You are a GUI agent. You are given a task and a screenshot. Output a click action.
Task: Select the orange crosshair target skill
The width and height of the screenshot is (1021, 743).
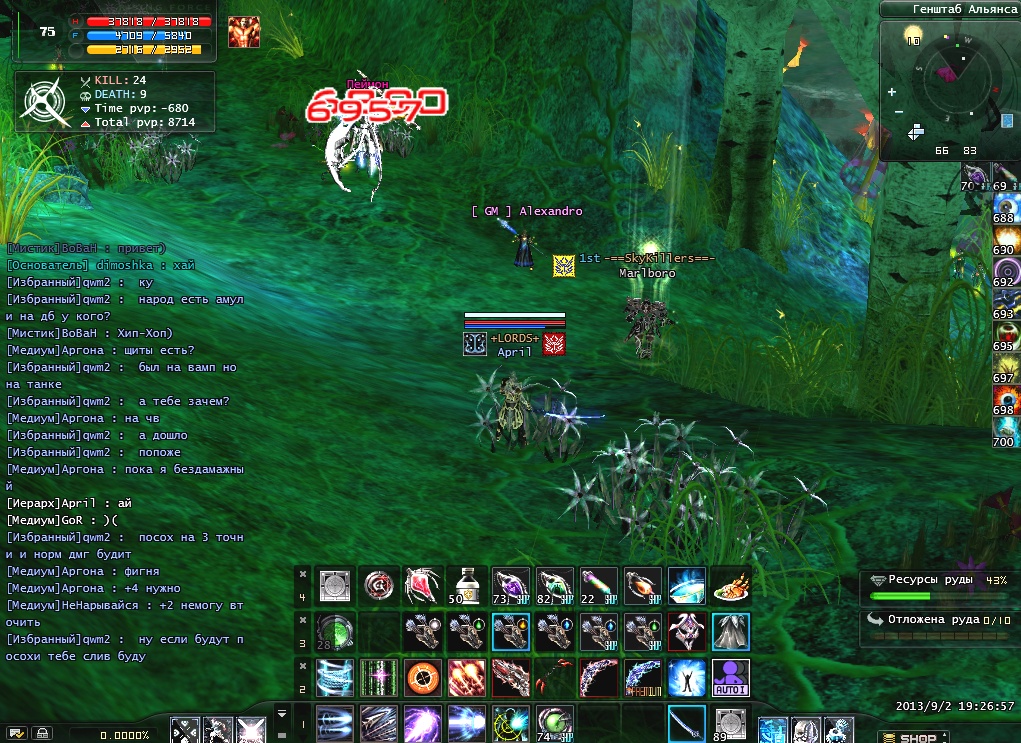point(423,678)
